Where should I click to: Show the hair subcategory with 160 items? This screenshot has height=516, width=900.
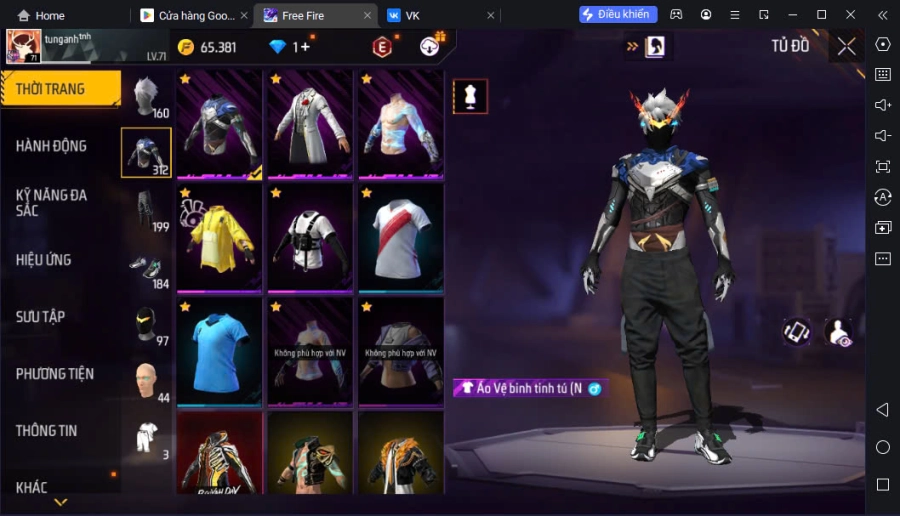[x=147, y=97]
